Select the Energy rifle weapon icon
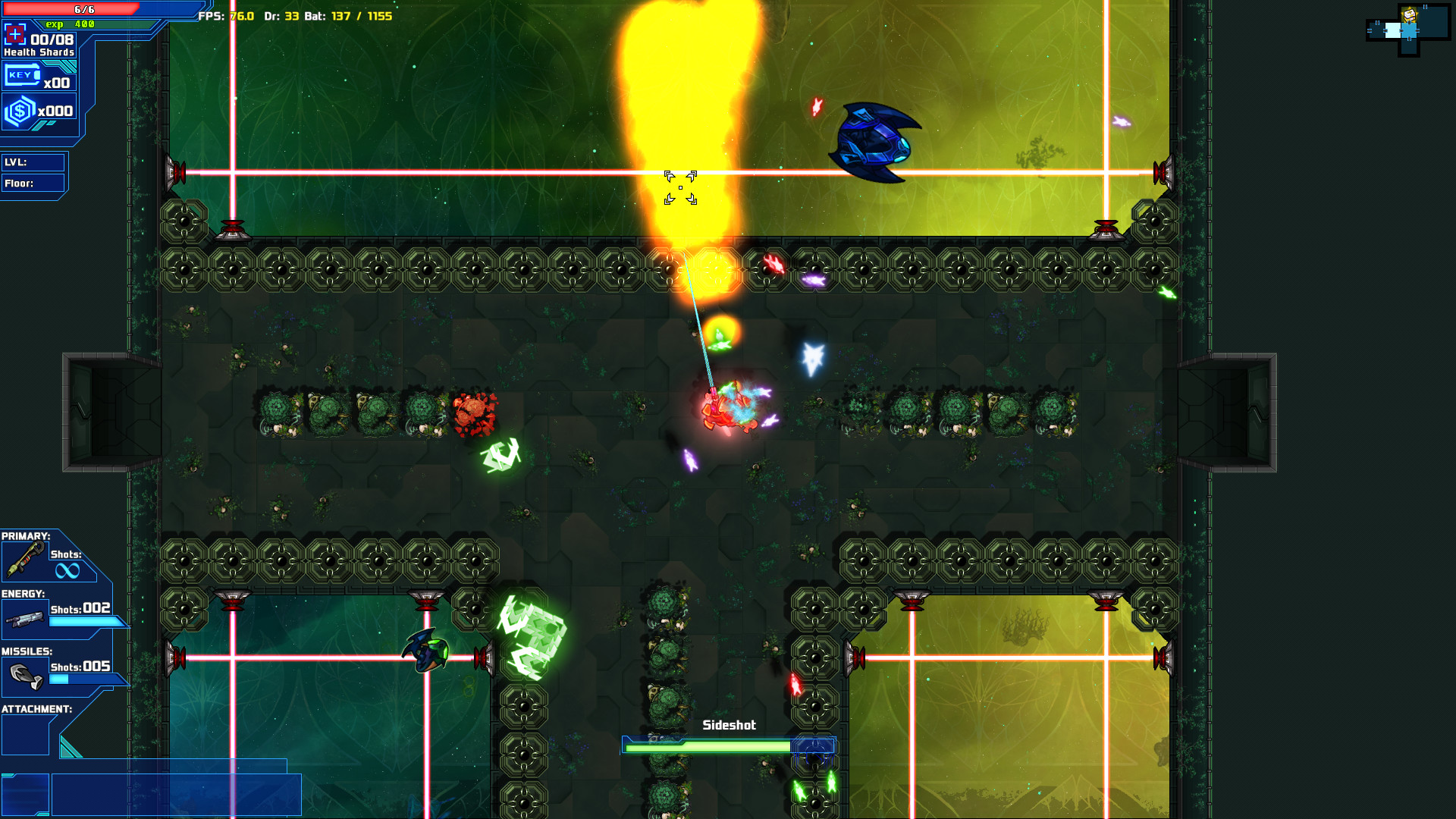Image resolution: width=1456 pixels, height=819 pixels. 25,619
